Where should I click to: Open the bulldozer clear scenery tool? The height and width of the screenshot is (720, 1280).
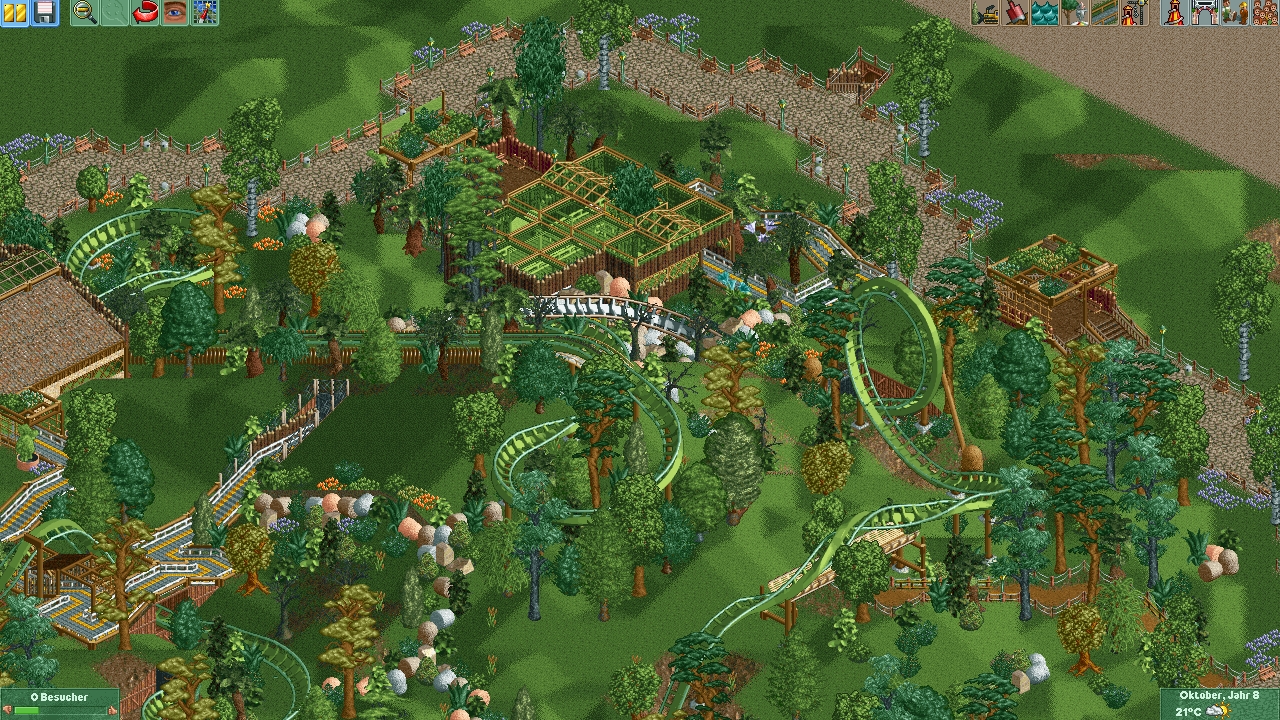[x=985, y=12]
